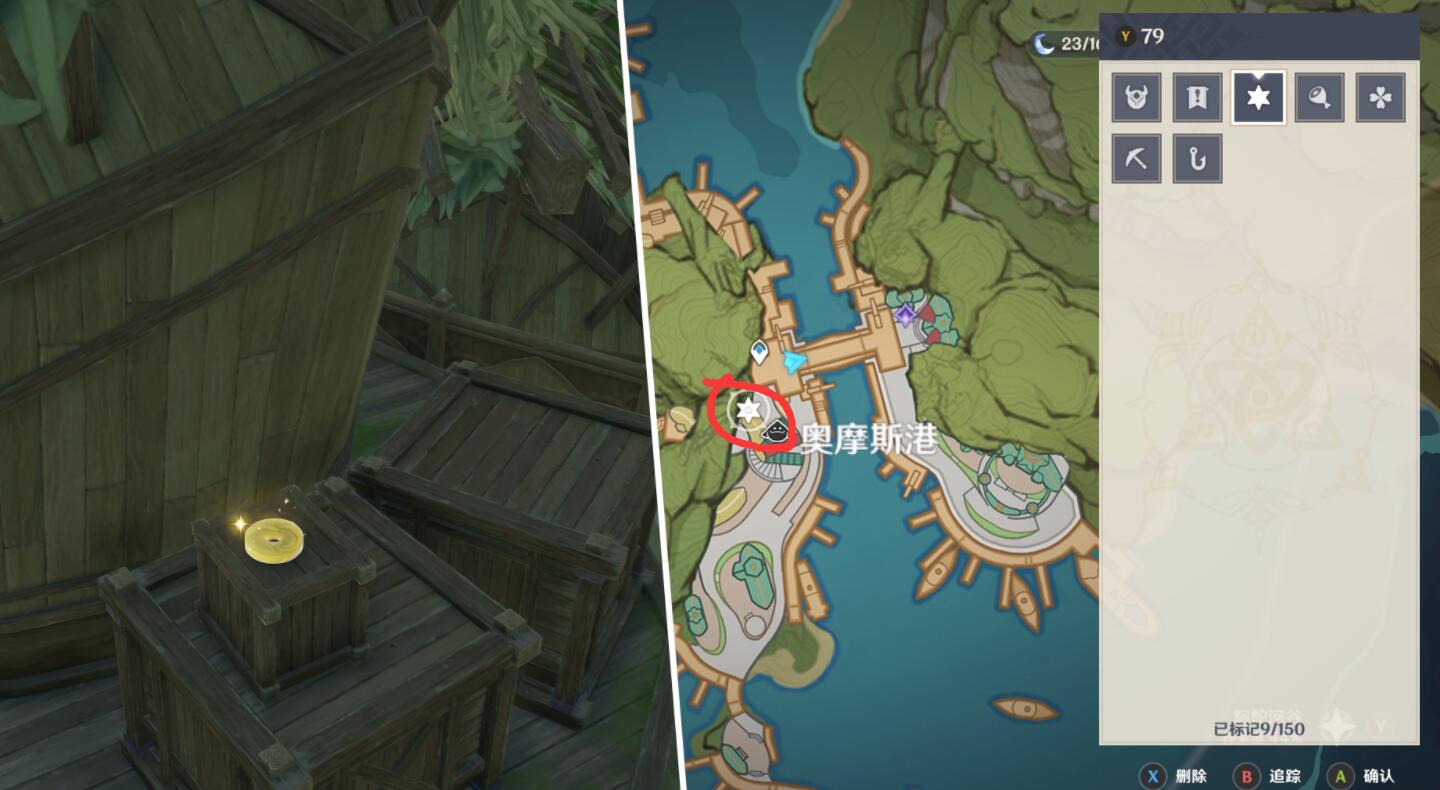The height and width of the screenshot is (790, 1440).
Task: Select the six-pointed star marker icon
Action: pos(1258,98)
